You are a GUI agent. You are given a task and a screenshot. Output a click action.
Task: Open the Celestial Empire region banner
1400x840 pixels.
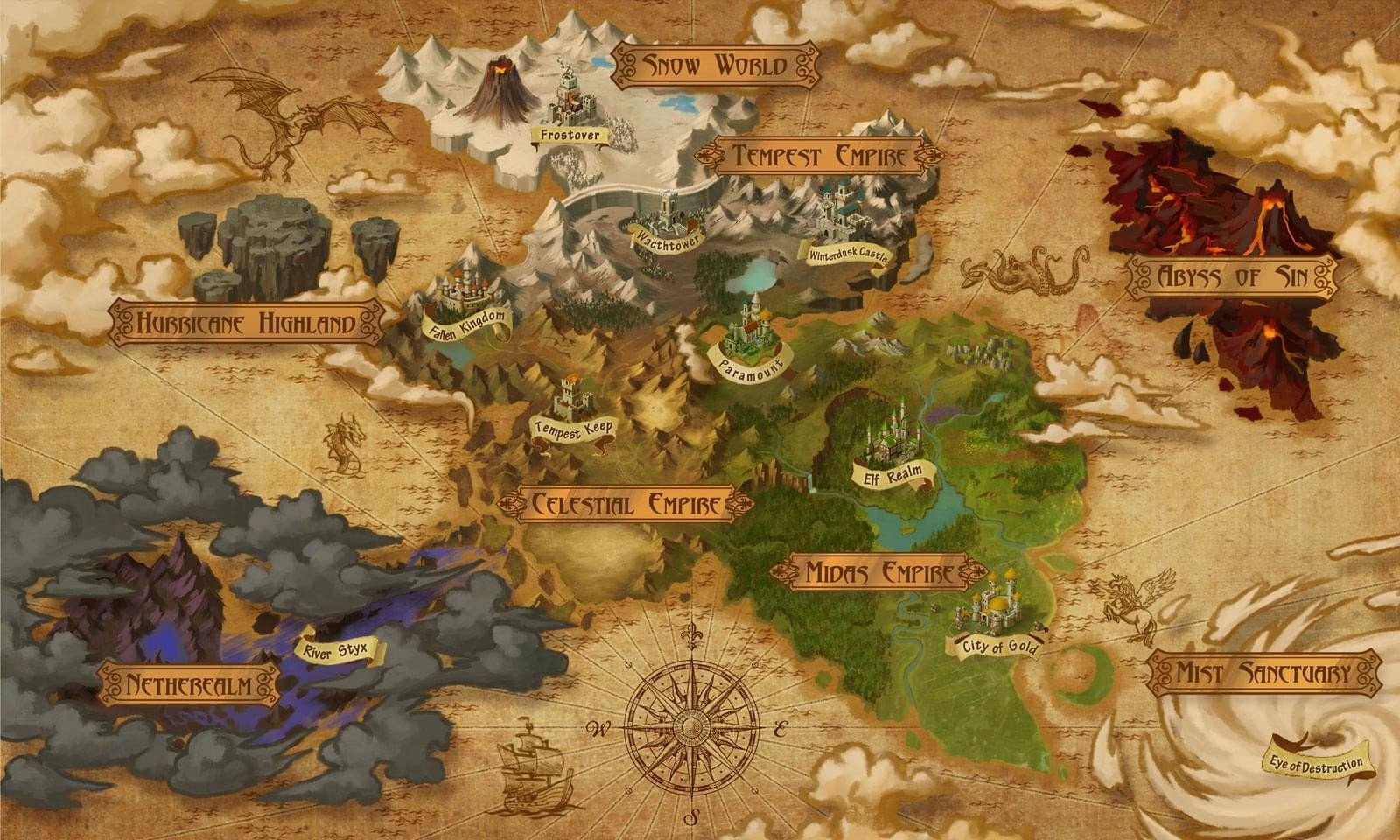point(626,505)
